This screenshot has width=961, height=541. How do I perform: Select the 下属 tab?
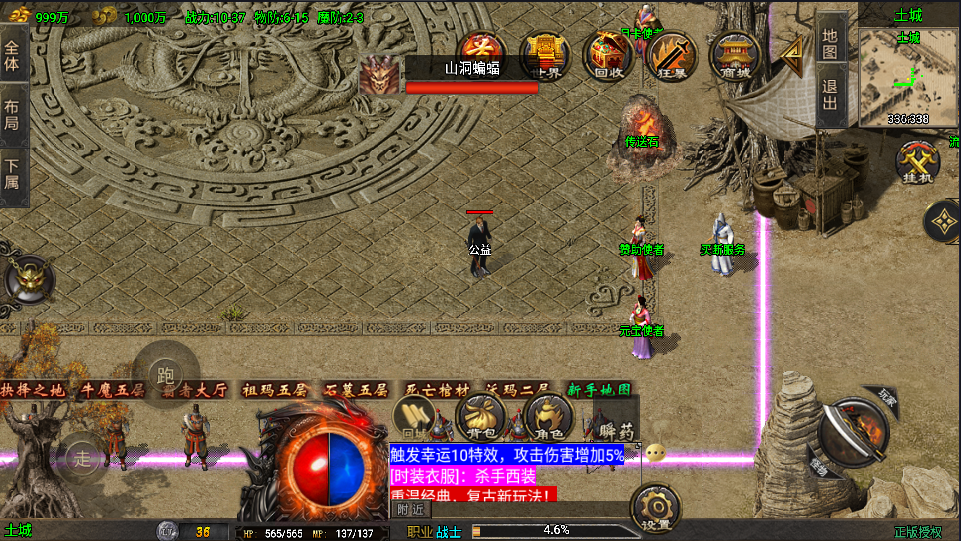point(13,176)
